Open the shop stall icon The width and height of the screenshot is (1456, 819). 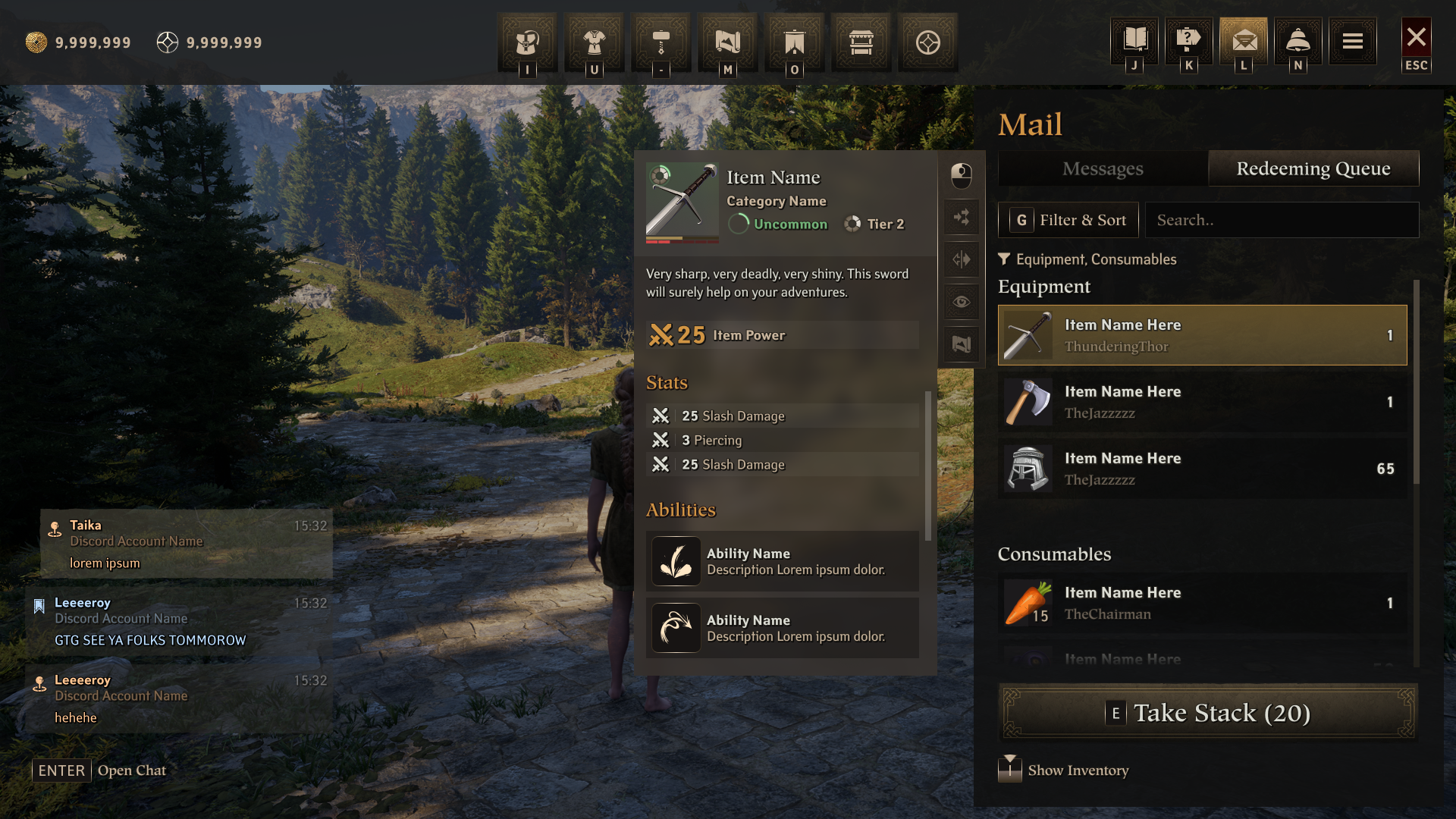coord(861,42)
